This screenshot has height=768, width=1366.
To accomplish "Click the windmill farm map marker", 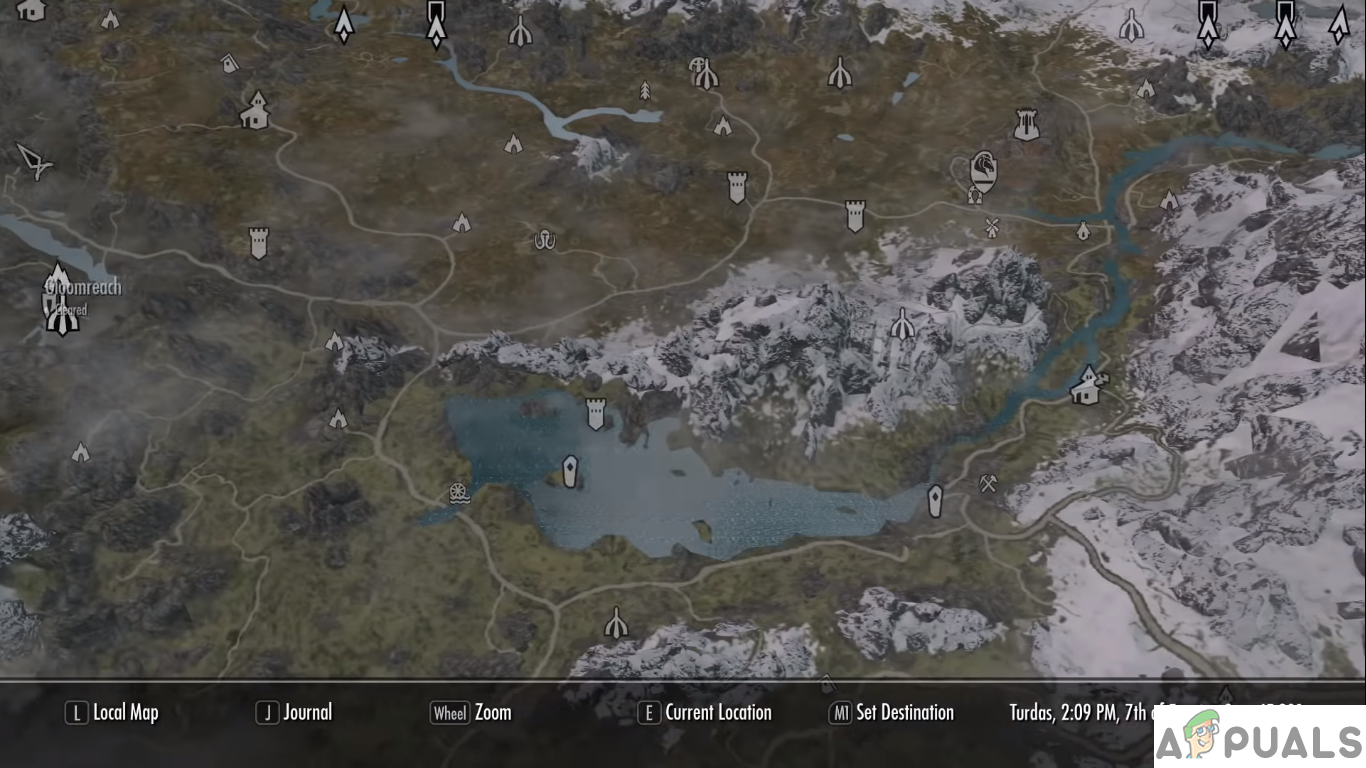I will click(x=992, y=226).
